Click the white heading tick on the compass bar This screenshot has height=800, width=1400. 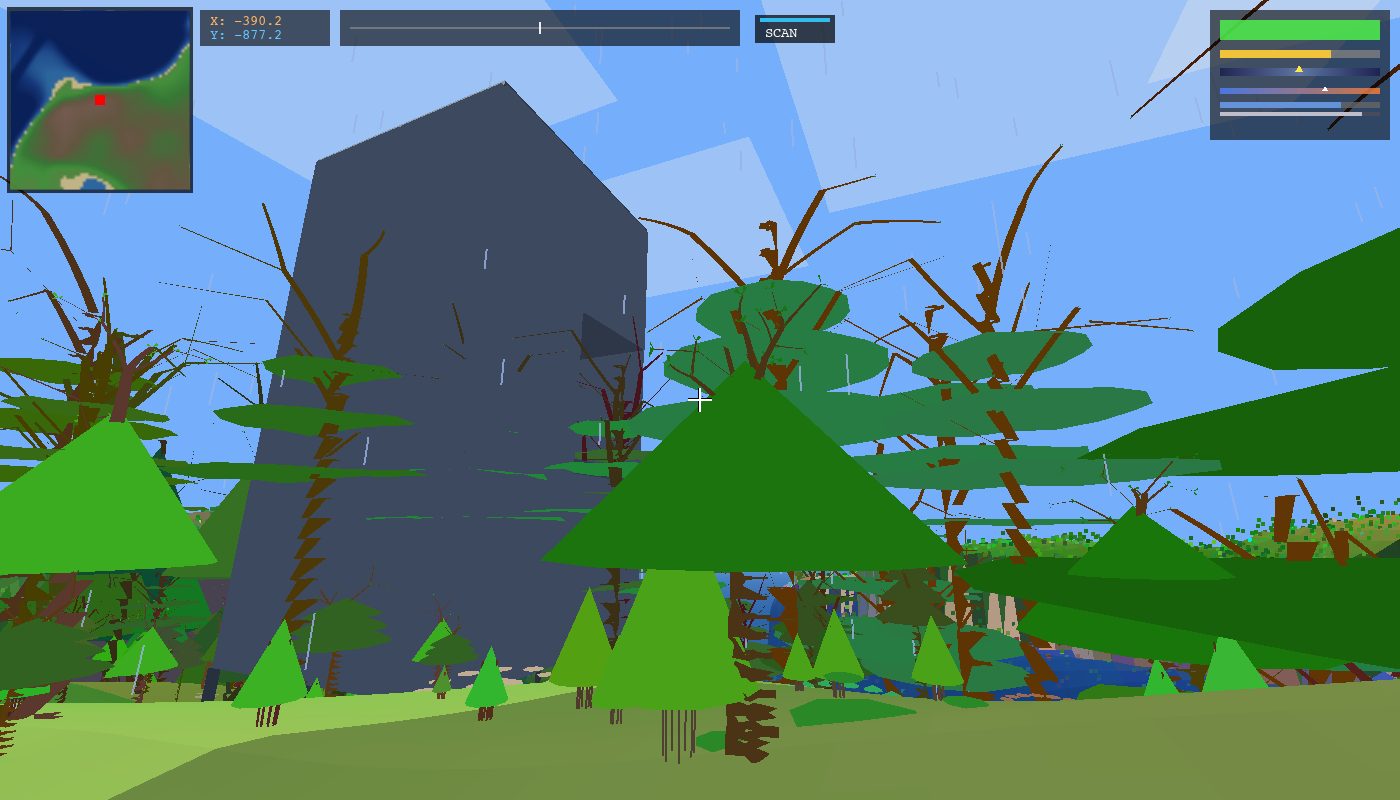tap(540, 28)
